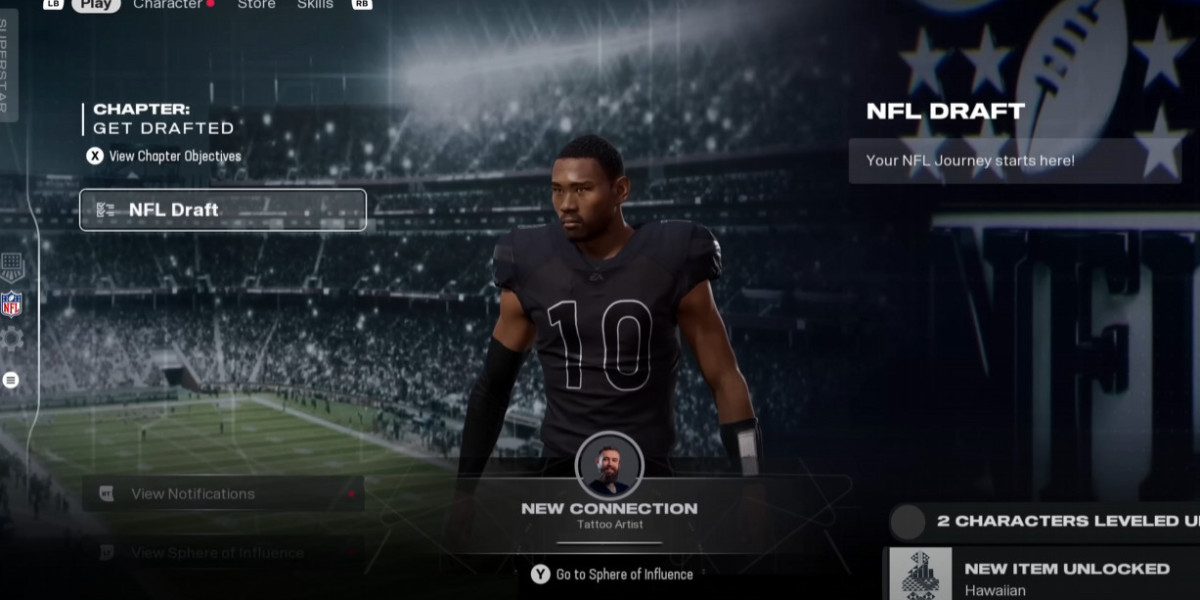Click the football field sidebar icon
Screen dimensions: 1200x600
(11, 266)
